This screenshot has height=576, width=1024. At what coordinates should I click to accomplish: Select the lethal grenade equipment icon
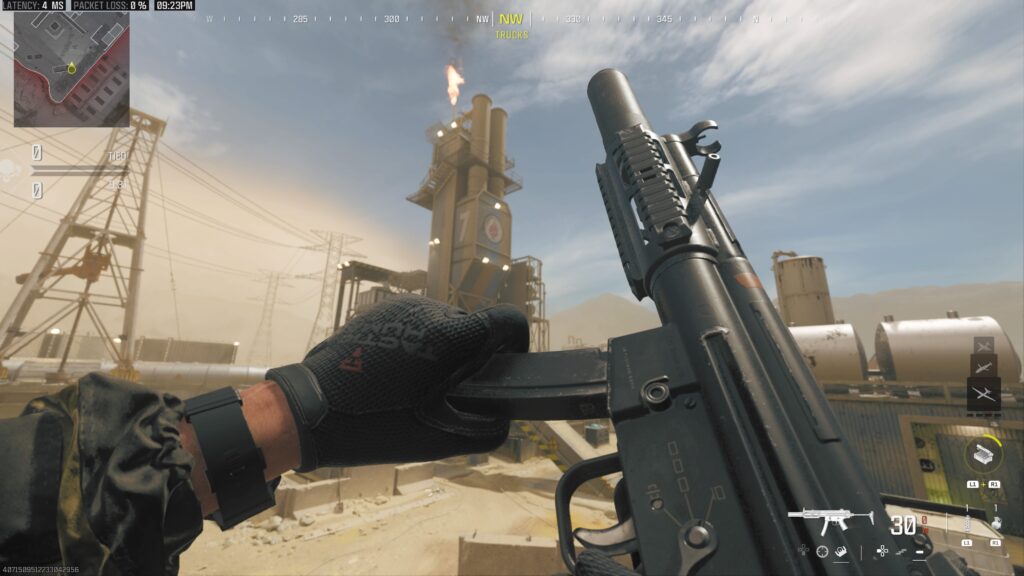click(x=994, y=522)
